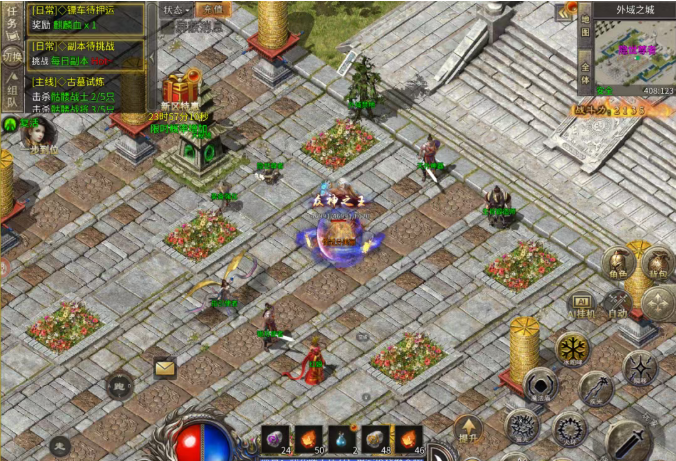Open the 任务 quest tab
The height and width of the screenshot is (461, 676).
click(x=12, y=22)
